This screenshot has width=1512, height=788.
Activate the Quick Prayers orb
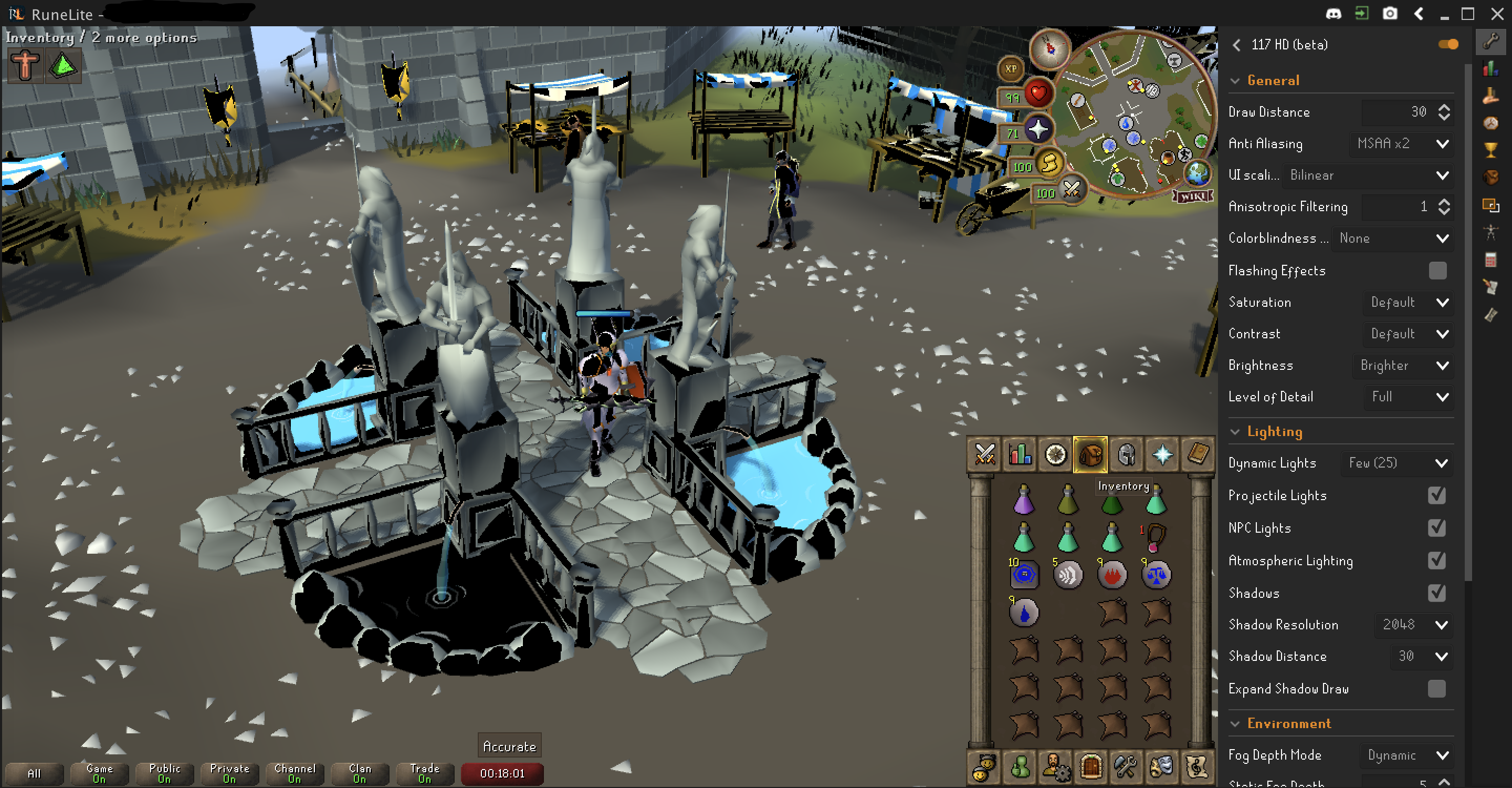(x=1038, y=129)
